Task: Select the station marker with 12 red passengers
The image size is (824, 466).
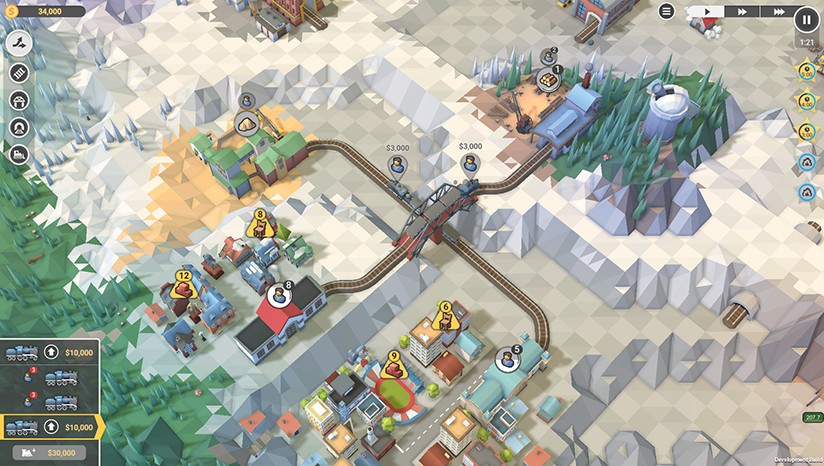Action: (x=183, y=287)
